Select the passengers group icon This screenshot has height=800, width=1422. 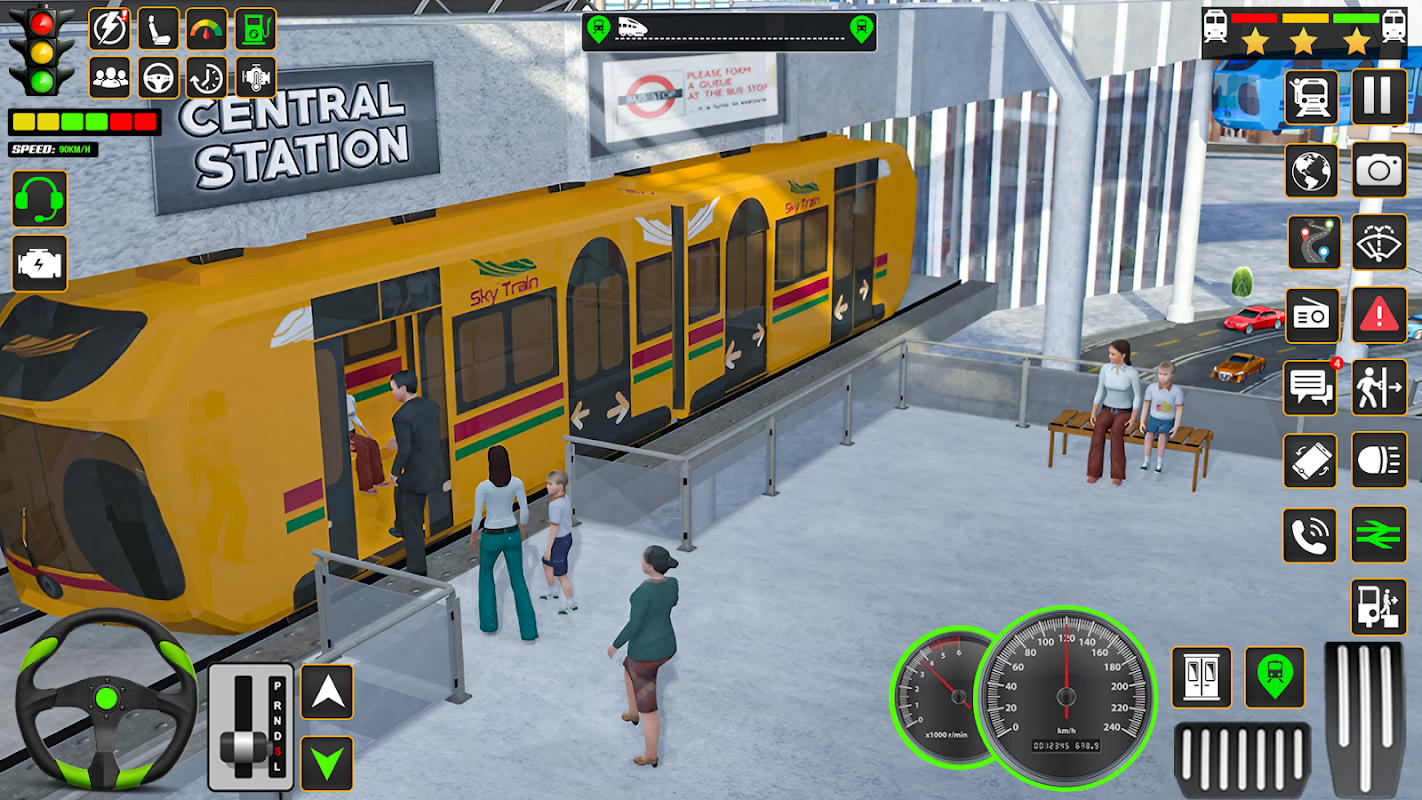[x=109, y=77]
